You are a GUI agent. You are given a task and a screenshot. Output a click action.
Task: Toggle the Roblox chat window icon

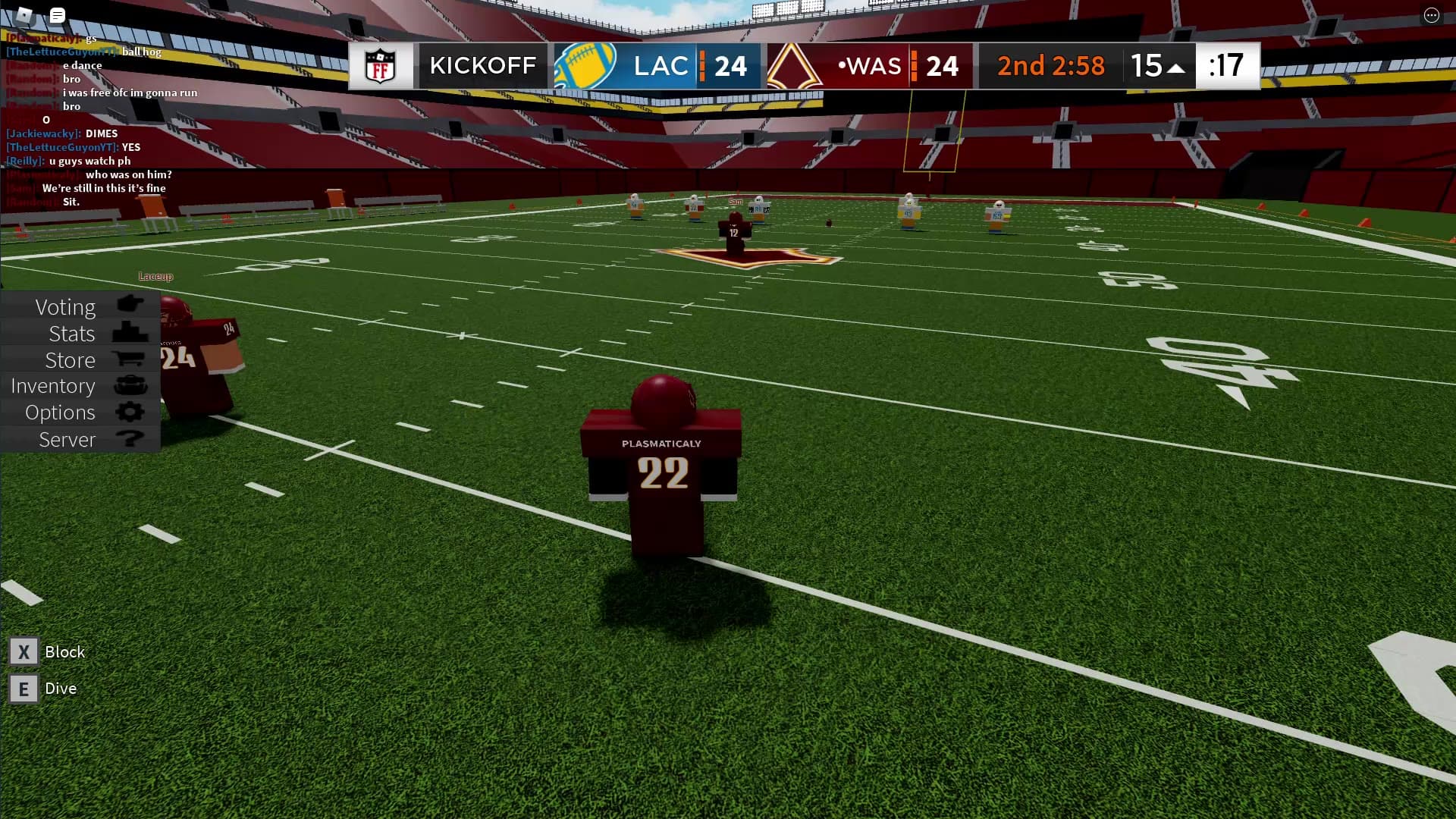(x=58, y=14)
